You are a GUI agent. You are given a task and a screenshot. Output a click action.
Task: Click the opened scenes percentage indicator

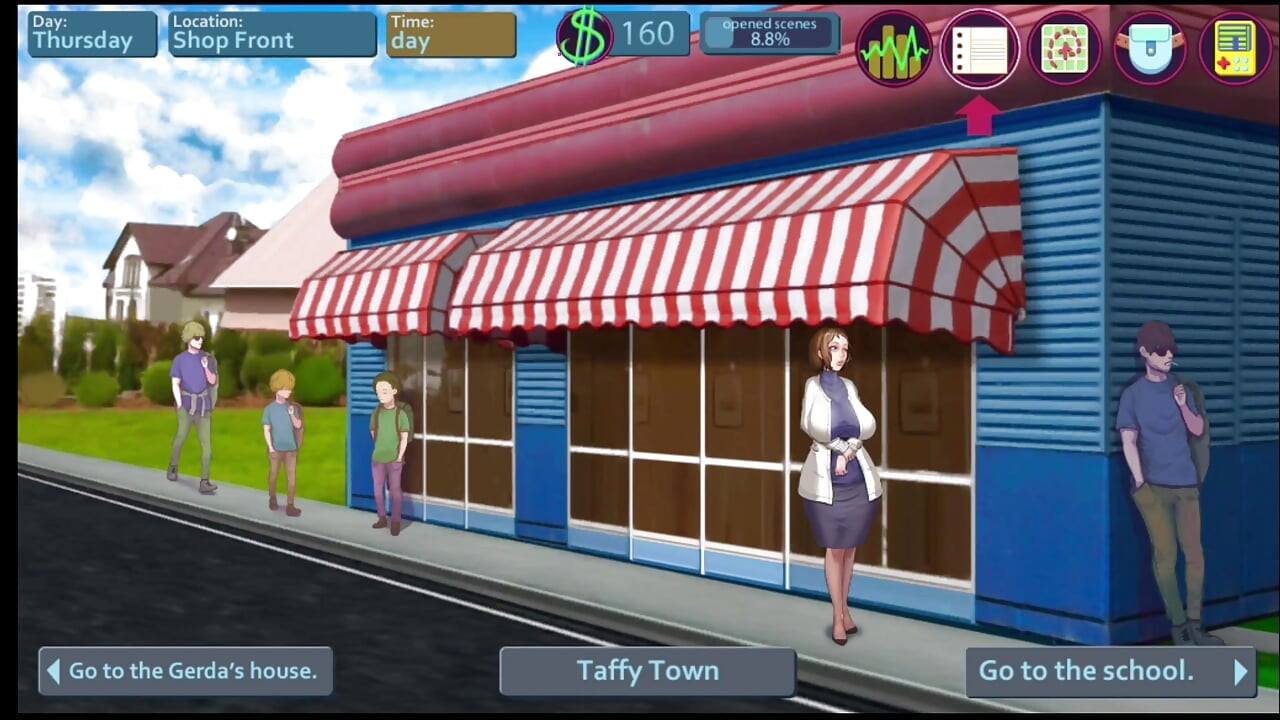click(x=770, y=33)
